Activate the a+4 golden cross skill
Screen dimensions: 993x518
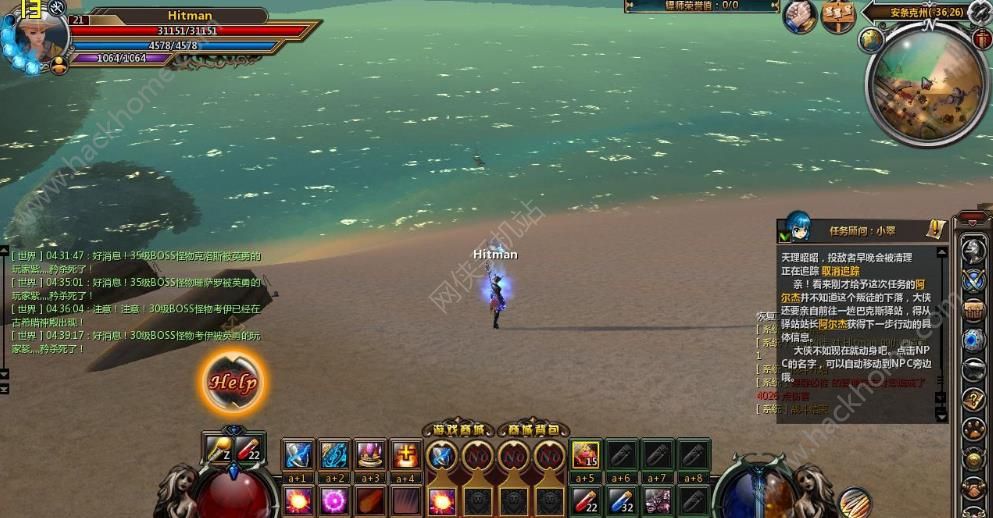click(406, 455)
